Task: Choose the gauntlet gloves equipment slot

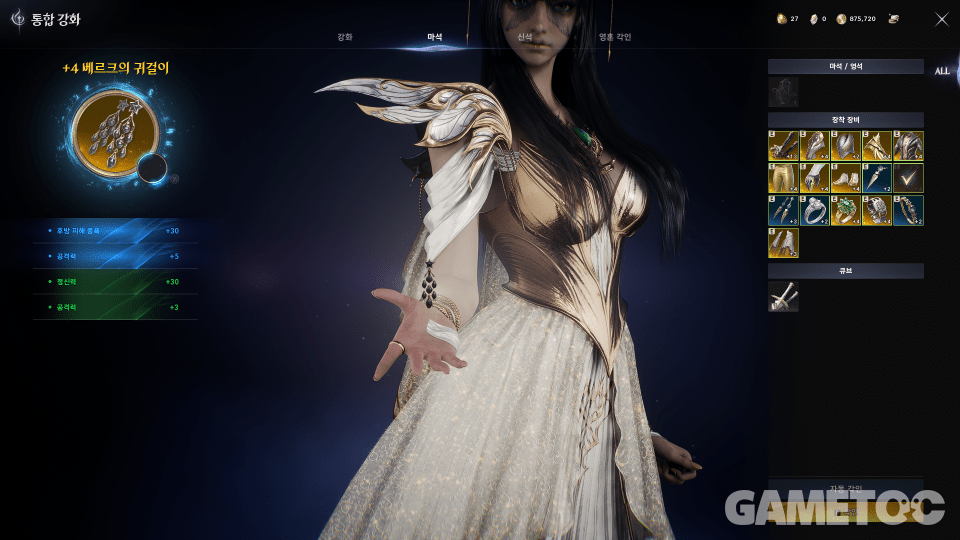Action: pyautogui.click(x=814, y=178)
